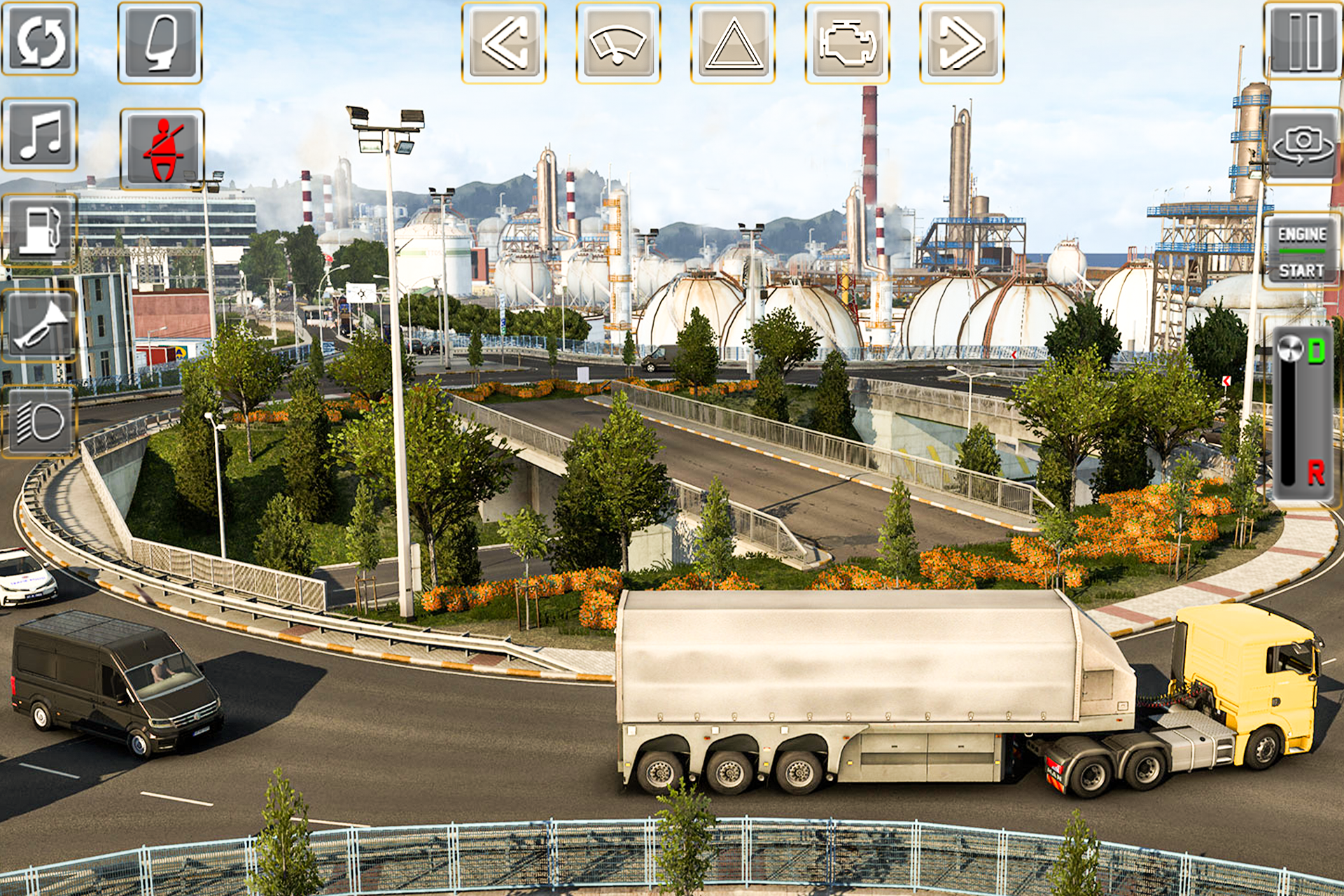Click the music icon
The image size is (1344, 896).
[x=40, y=136]
